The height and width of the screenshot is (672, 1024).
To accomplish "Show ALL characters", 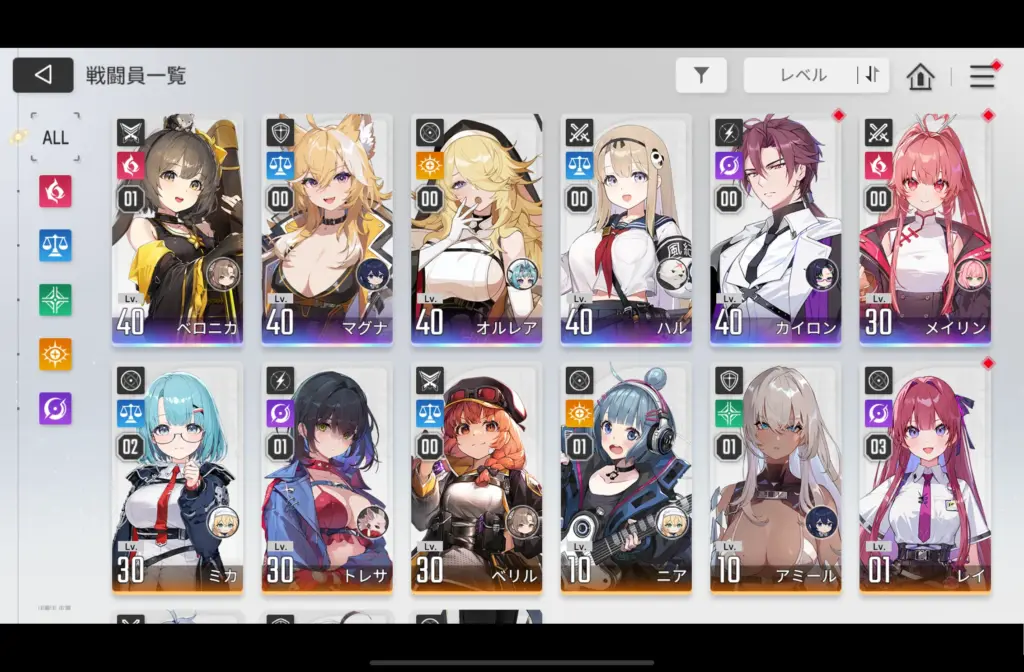I will pos(55,137).
